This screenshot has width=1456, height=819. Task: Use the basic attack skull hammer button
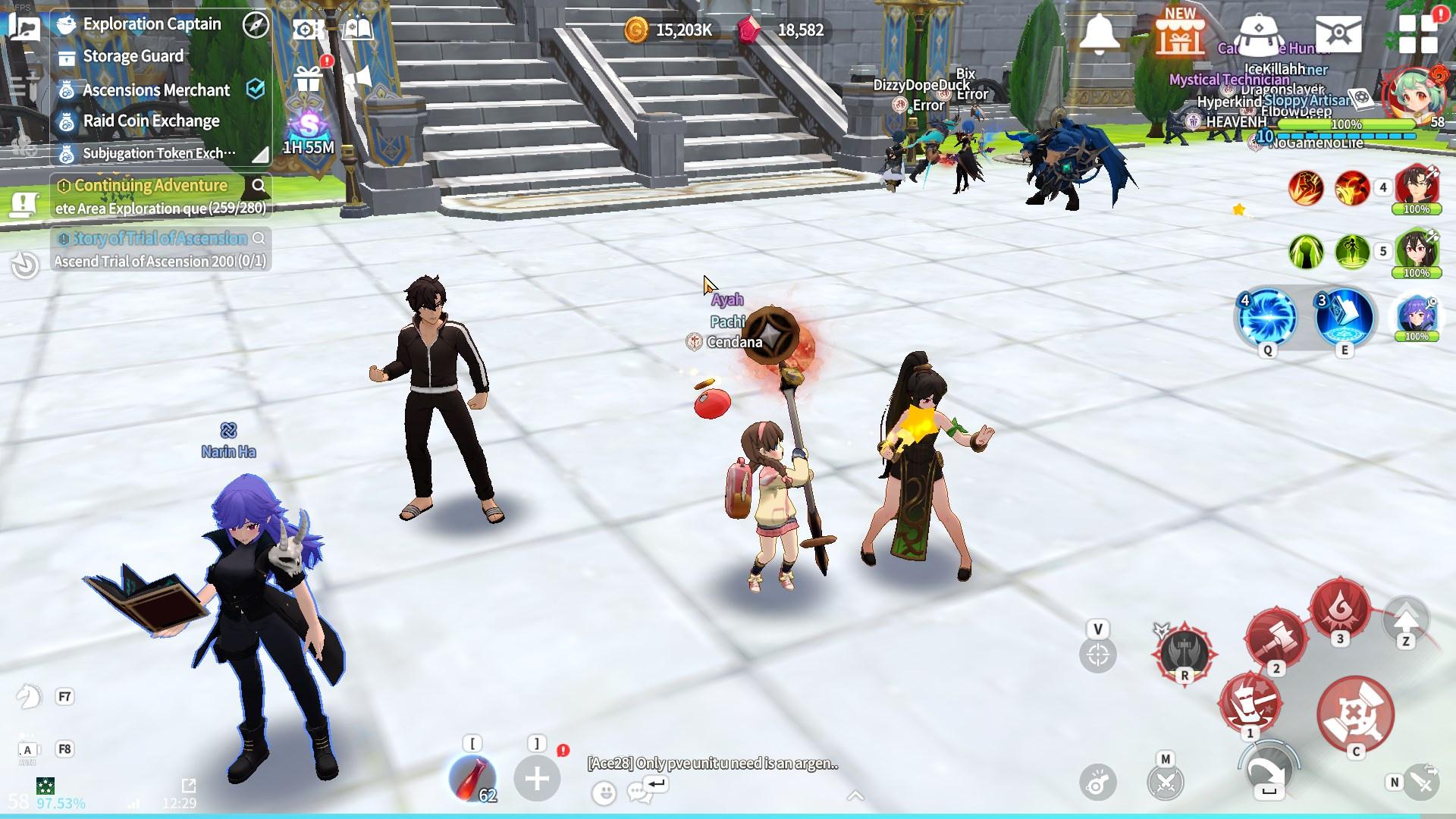(x=1356, y=714)
